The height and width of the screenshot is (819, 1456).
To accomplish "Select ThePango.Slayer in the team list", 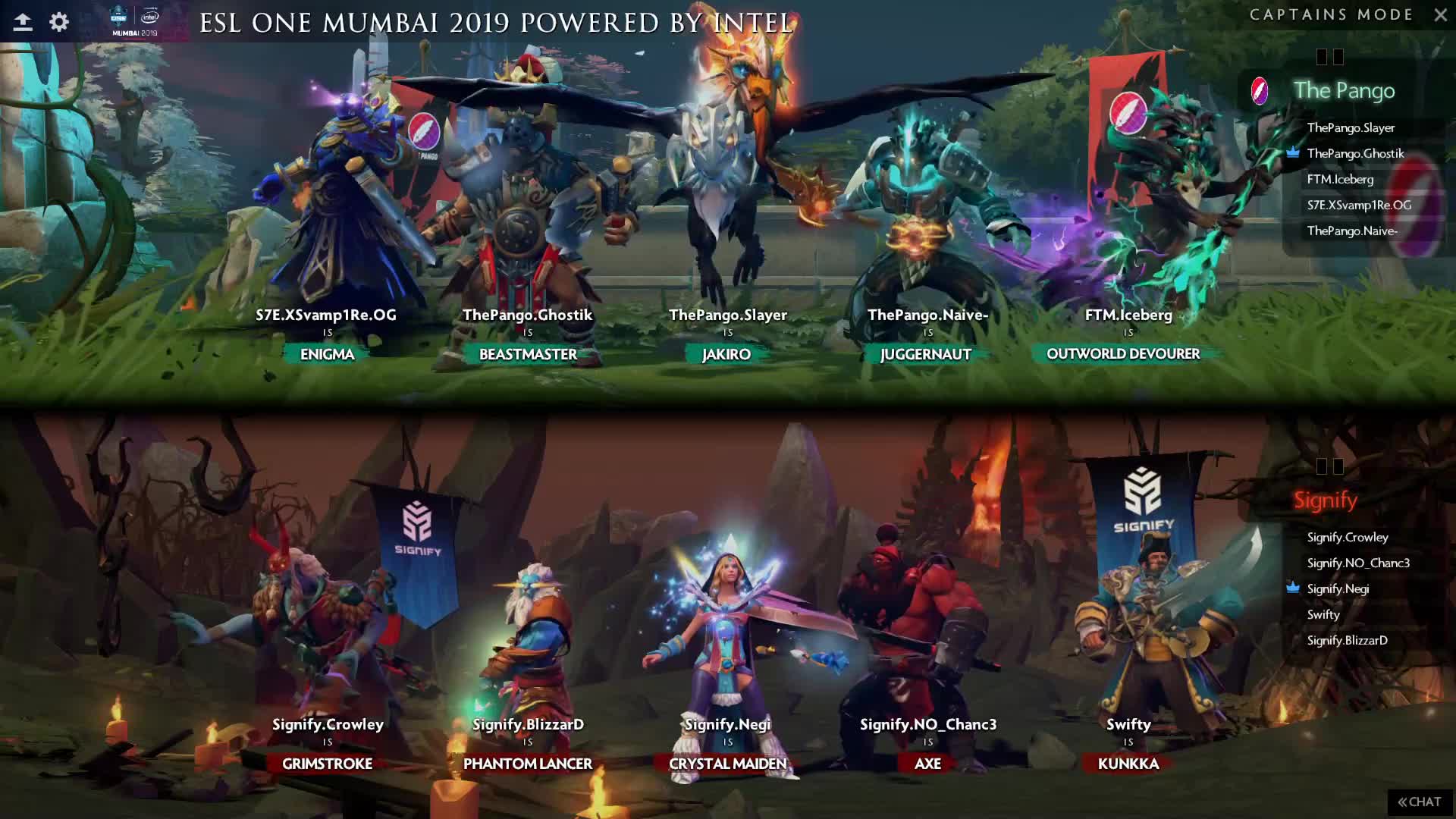I will point(1351,128).
